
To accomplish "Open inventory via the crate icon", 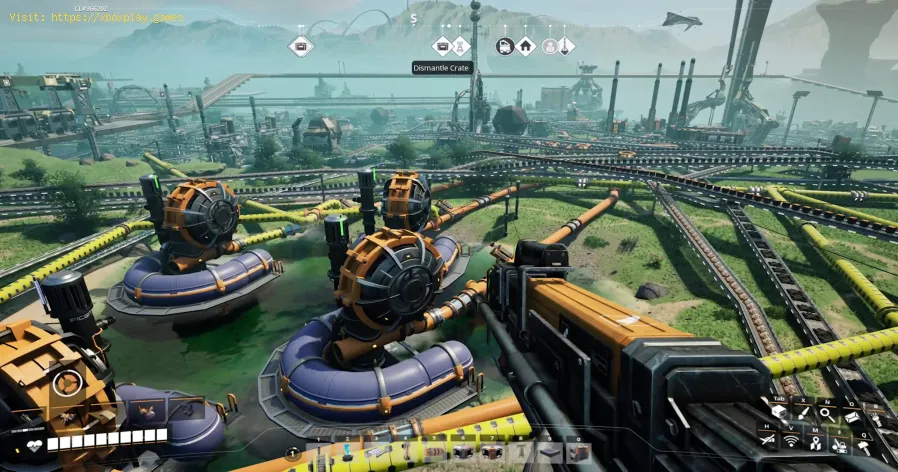I will pos(778,413).
